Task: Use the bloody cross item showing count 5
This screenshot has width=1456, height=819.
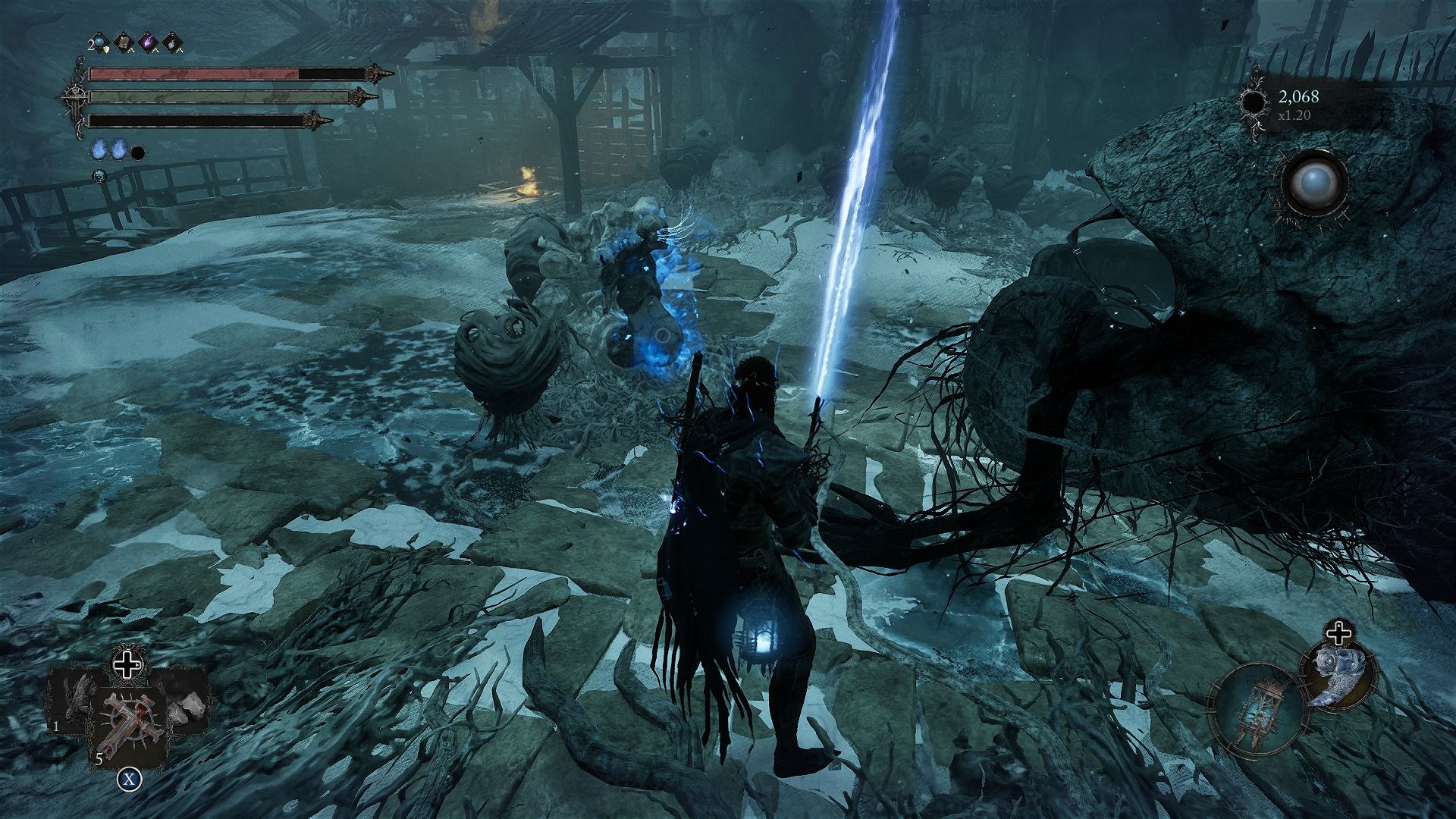Action: 129,723
